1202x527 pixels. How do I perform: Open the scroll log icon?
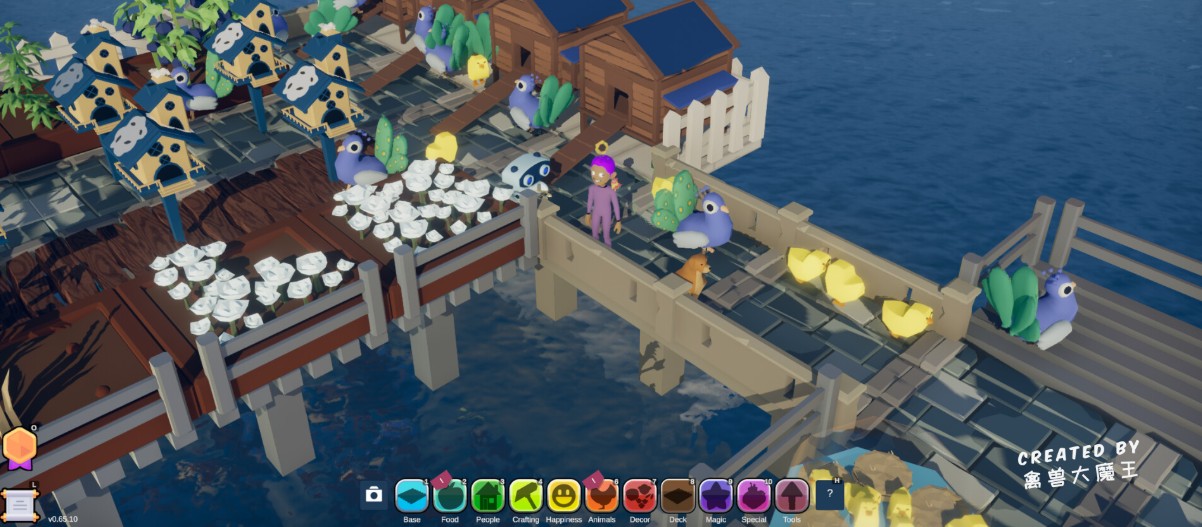tap(18, 502)
